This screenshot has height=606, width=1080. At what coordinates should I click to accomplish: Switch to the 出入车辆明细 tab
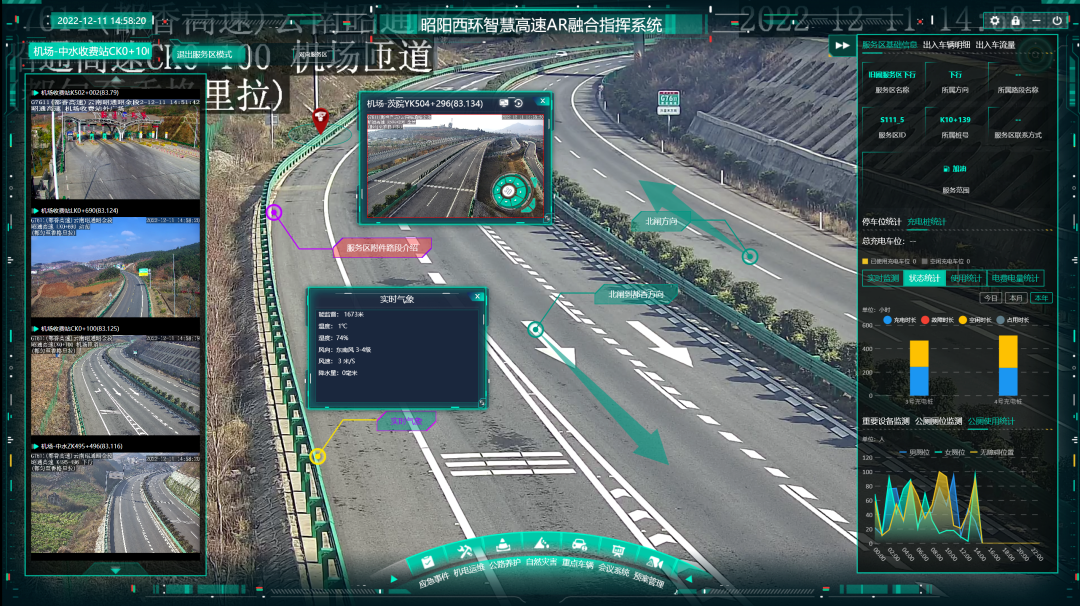(x=945, y=45)
